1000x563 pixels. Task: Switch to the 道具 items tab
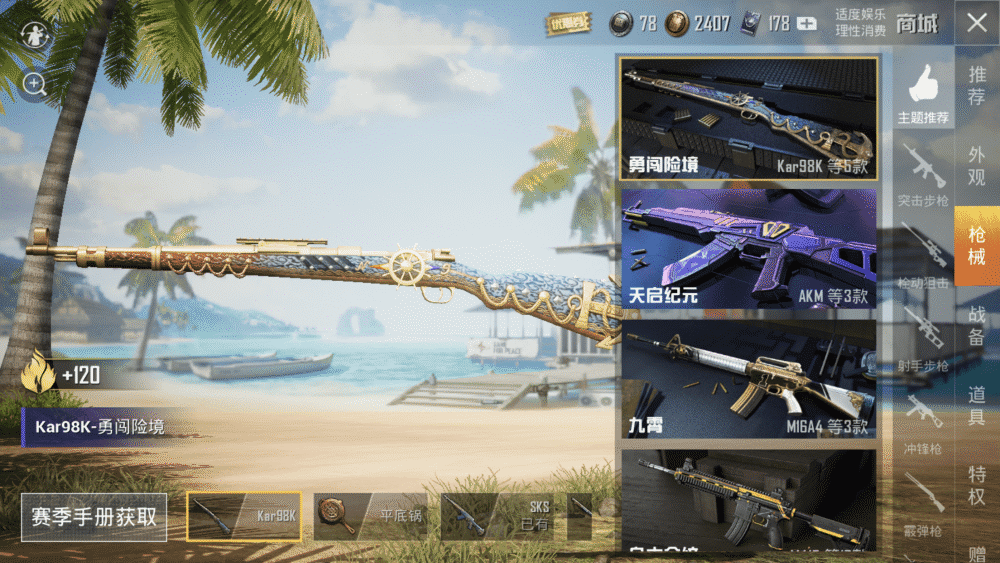click(x=977, y=405)
